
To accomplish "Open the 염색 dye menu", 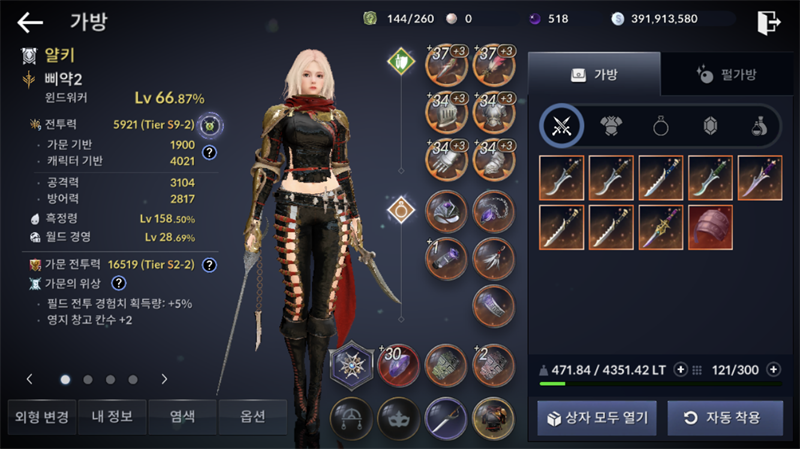I will click(182, 416).
